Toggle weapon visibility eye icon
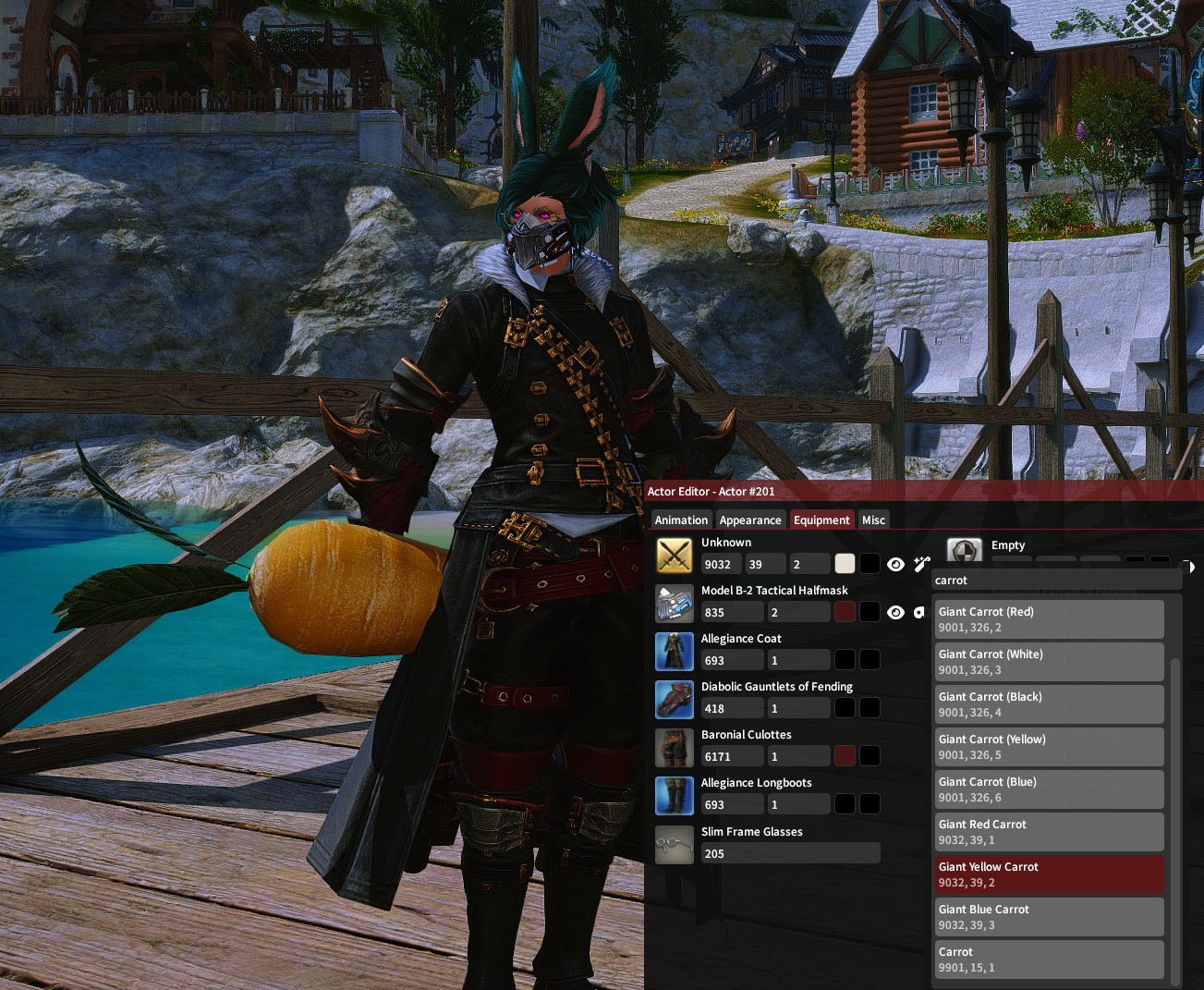Image resolution: width=1204 pixels, height=990 pixels. tap(895, 564)
